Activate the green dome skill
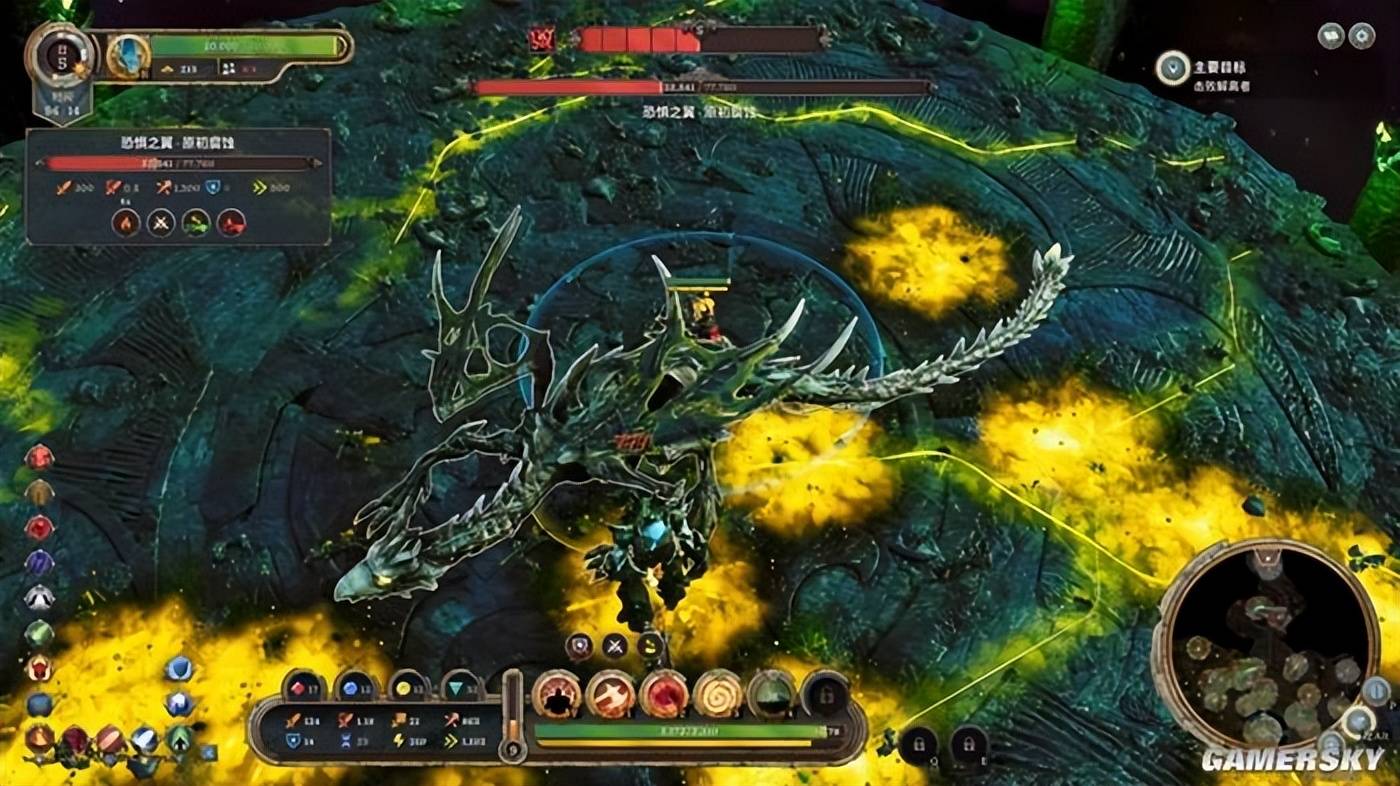Image resolution: width=1400 pixels, height=786 pixels. [771, 693]
